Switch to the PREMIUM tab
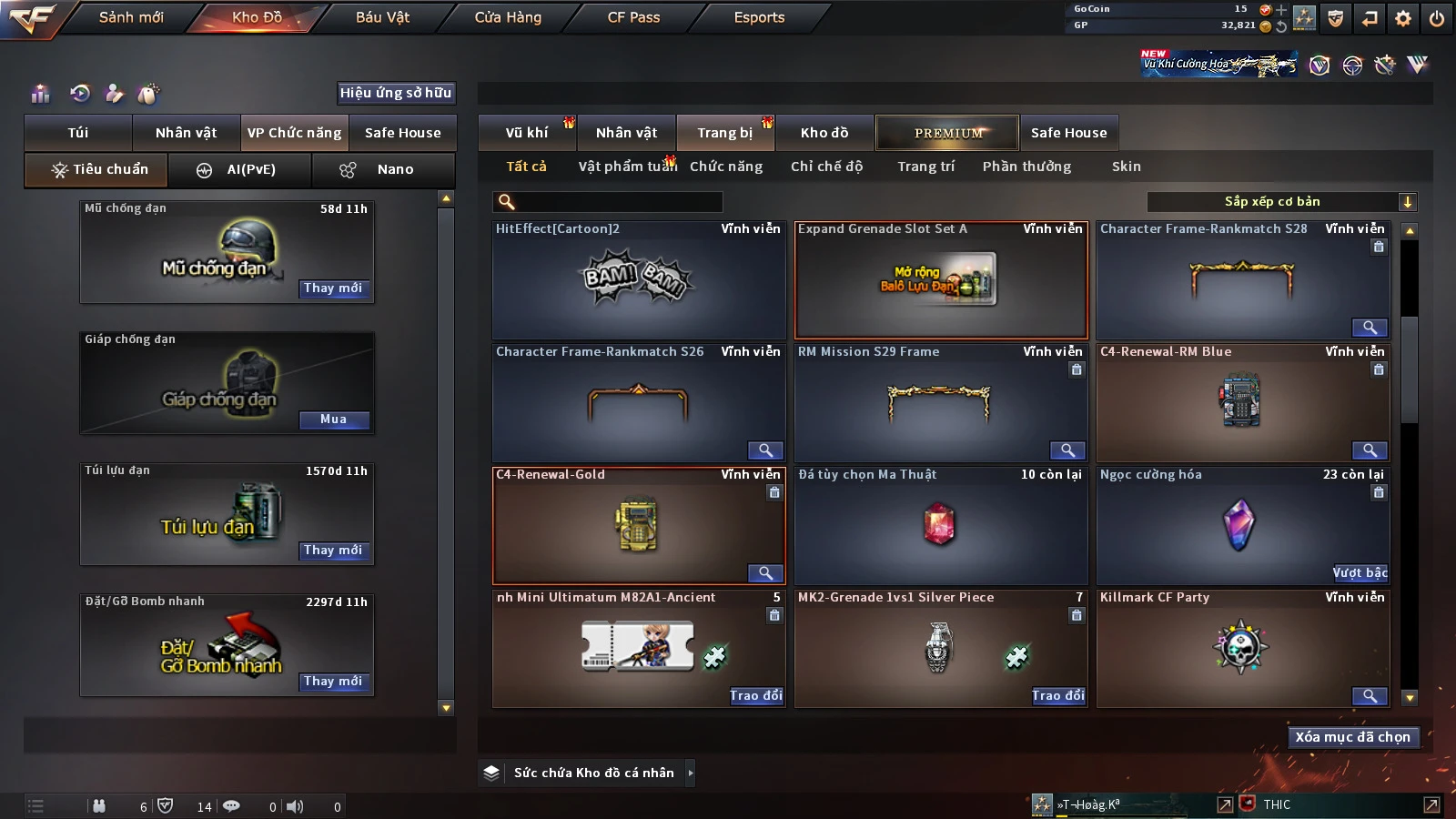1456x819 pixels. pyautogui.click(x=947, y=133)
